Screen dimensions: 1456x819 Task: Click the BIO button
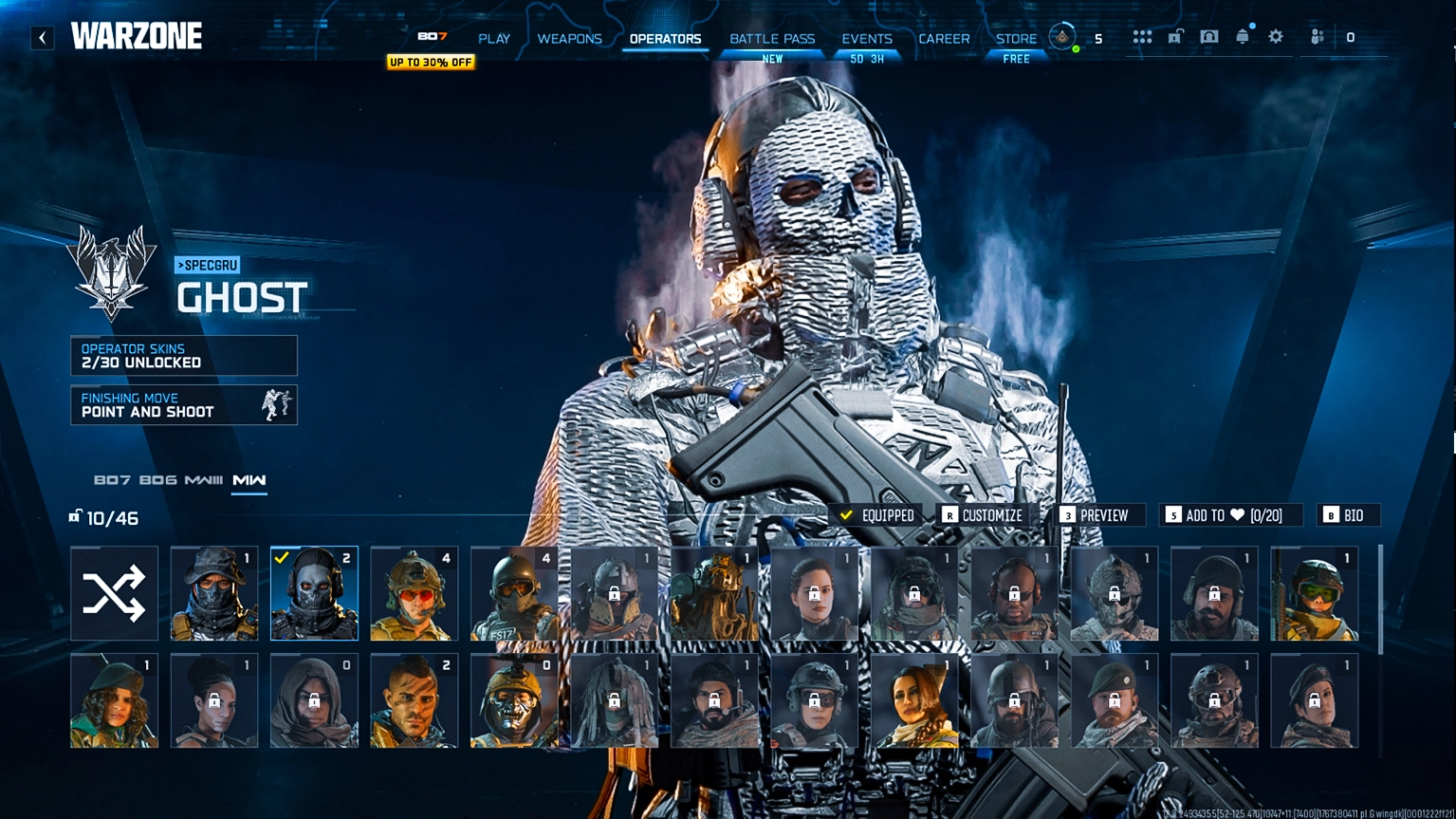[1348, 515]
